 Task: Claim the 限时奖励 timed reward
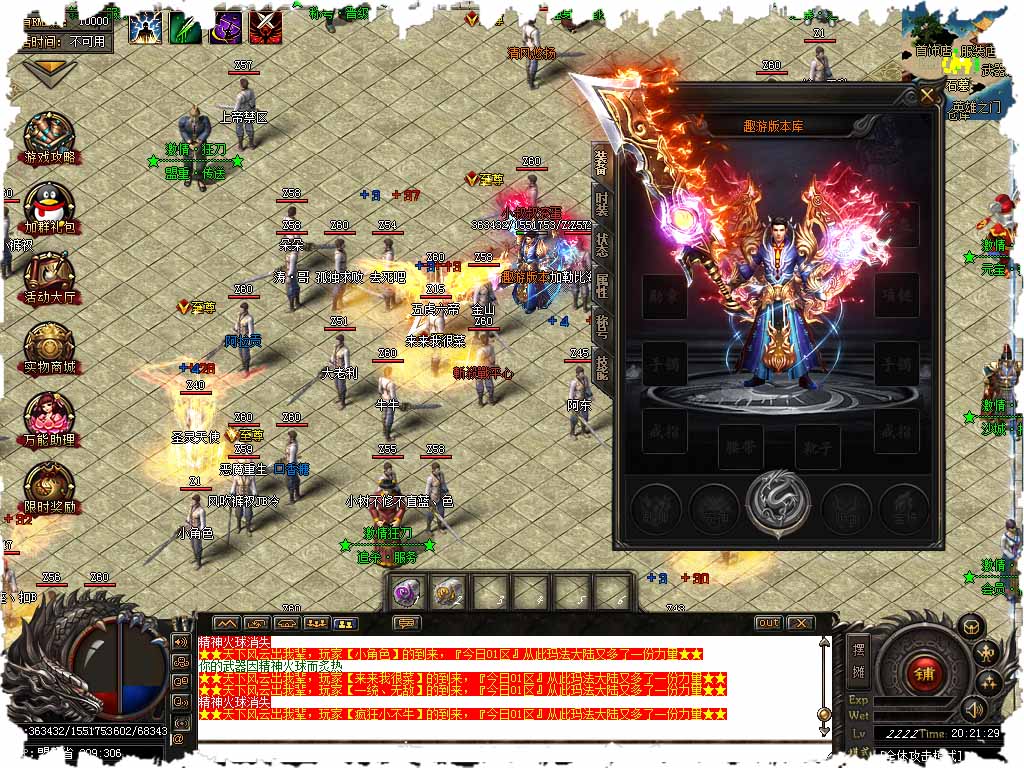point(50,487)
